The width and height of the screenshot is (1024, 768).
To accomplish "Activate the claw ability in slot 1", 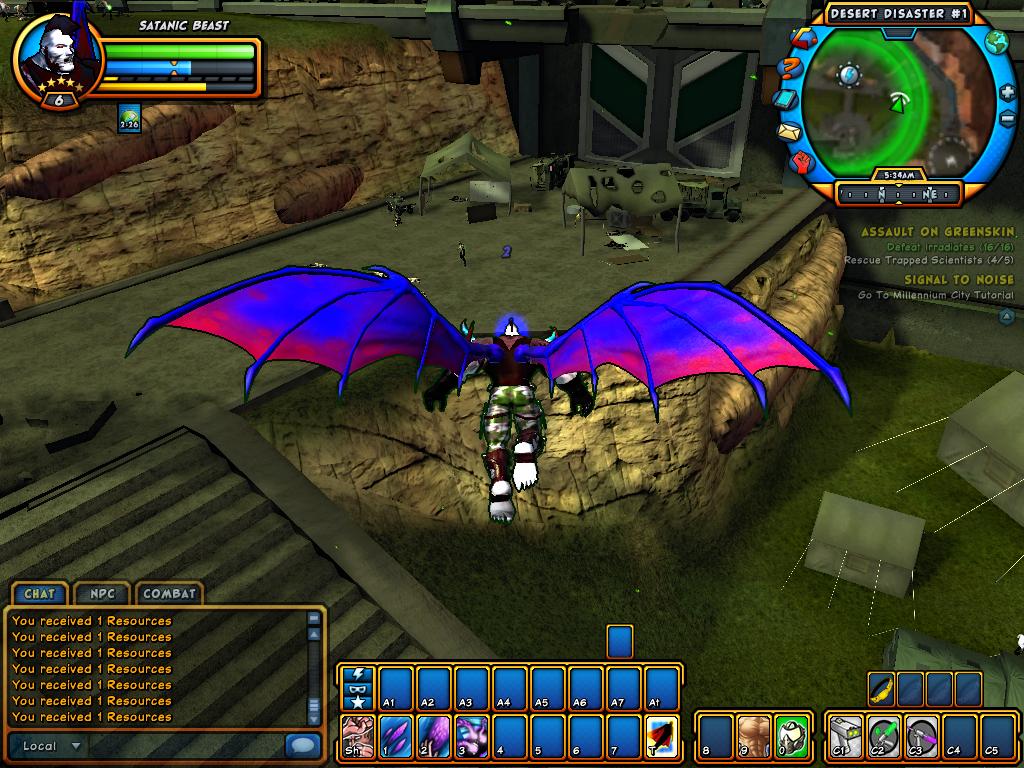I will (x=396, y=734).
